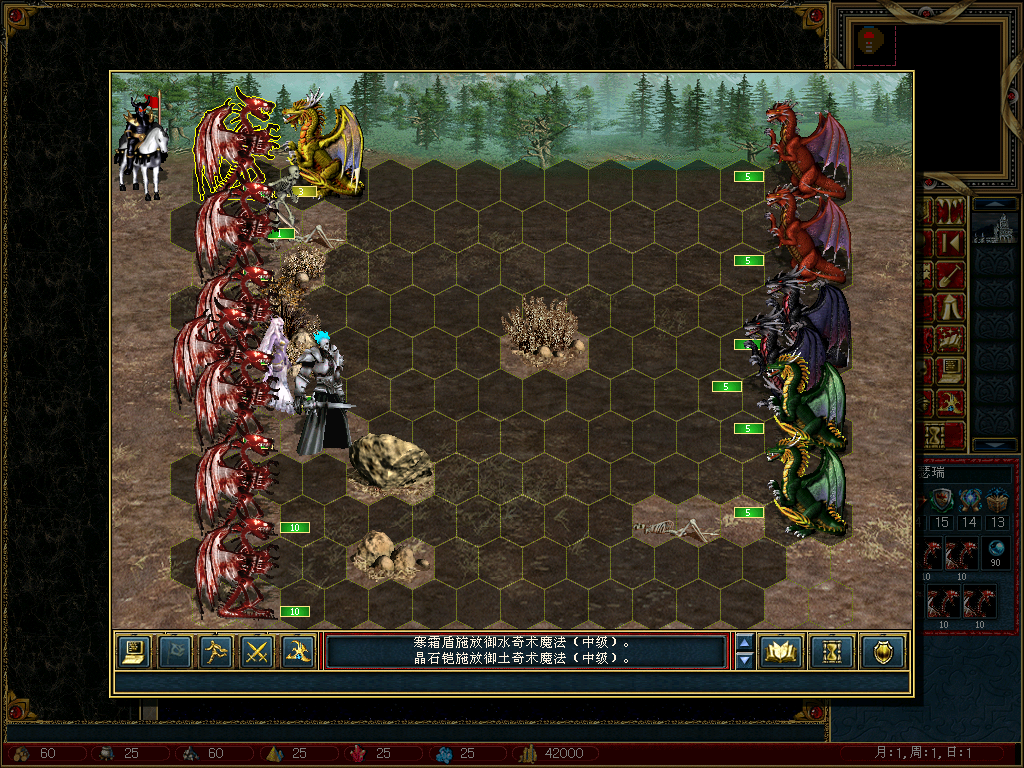Toggle auto-combat with the crossed swords
1024x768 pixels.
[258, 652]
